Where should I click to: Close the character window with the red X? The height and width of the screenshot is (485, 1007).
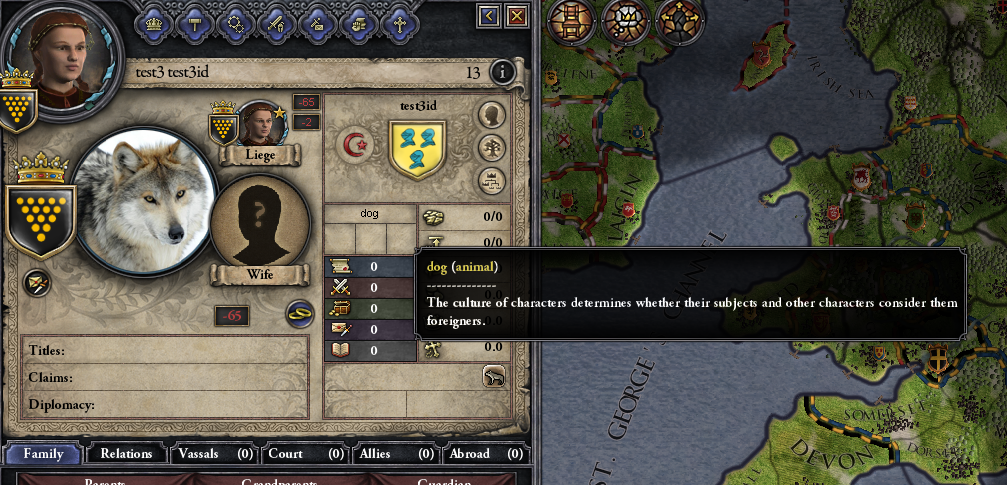pyautogui.click(x=517, y=15)
